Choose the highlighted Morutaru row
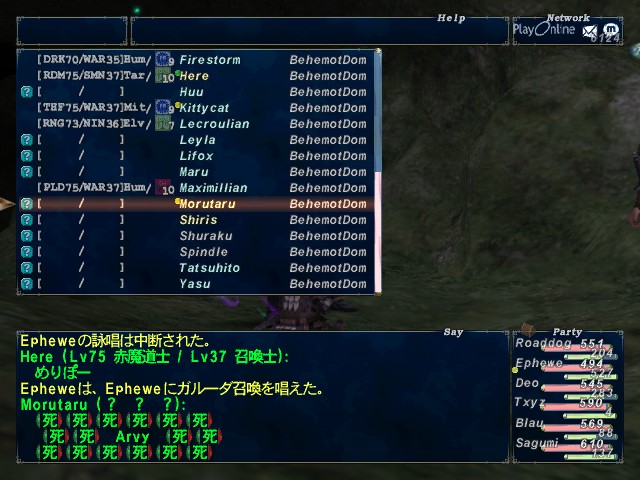Screen dimensions: 640x480 (208, 204)
